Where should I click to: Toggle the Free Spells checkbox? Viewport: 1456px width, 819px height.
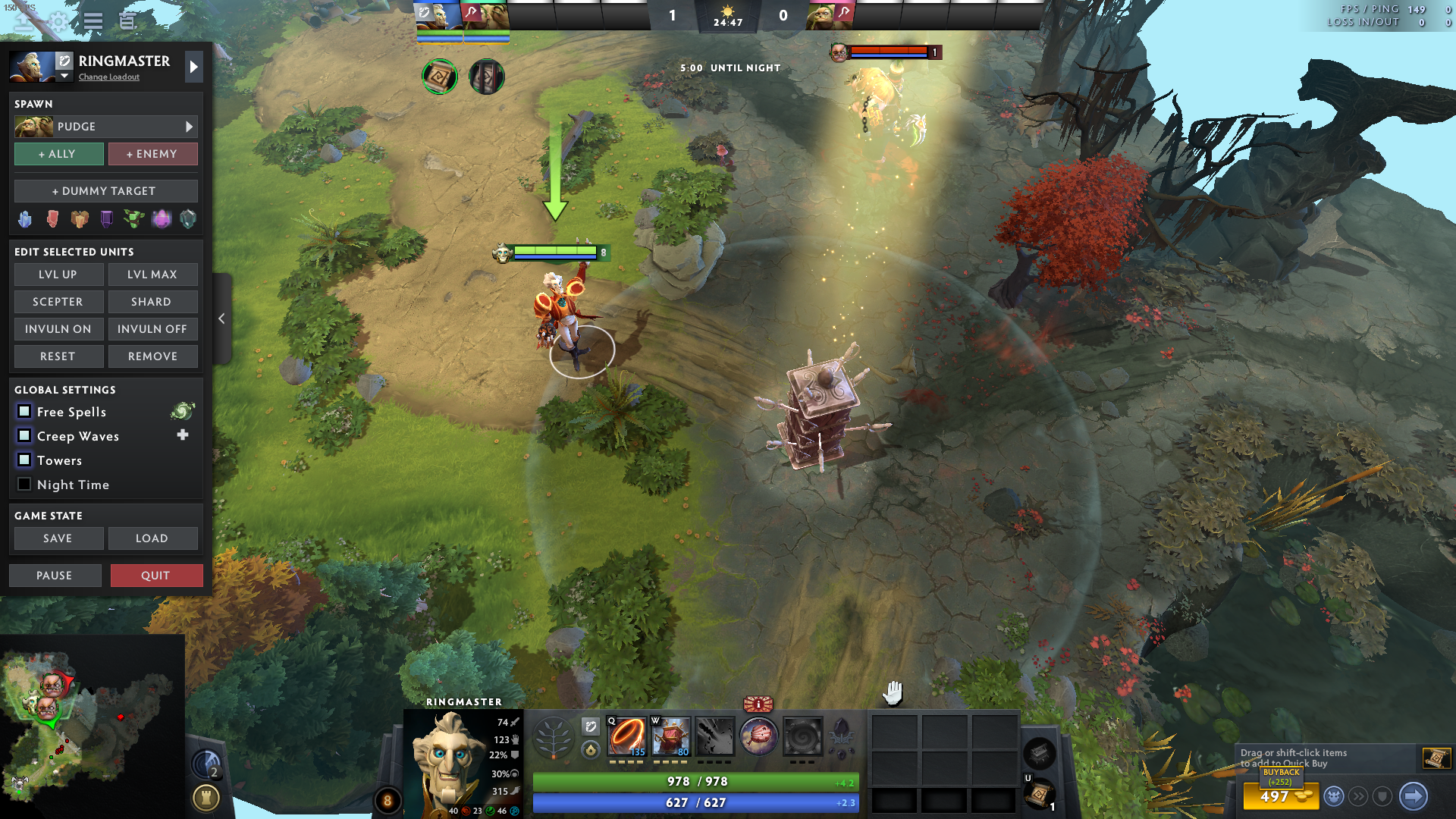24,412
